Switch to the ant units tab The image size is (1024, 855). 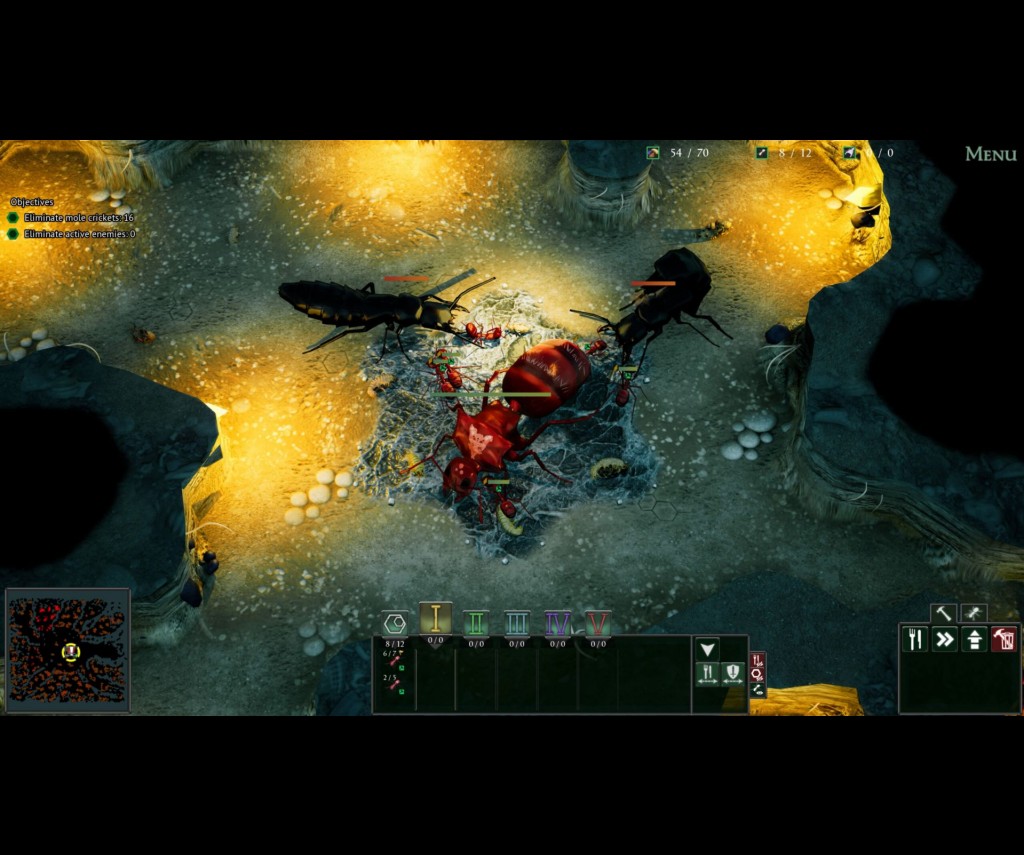coord(973,613)
